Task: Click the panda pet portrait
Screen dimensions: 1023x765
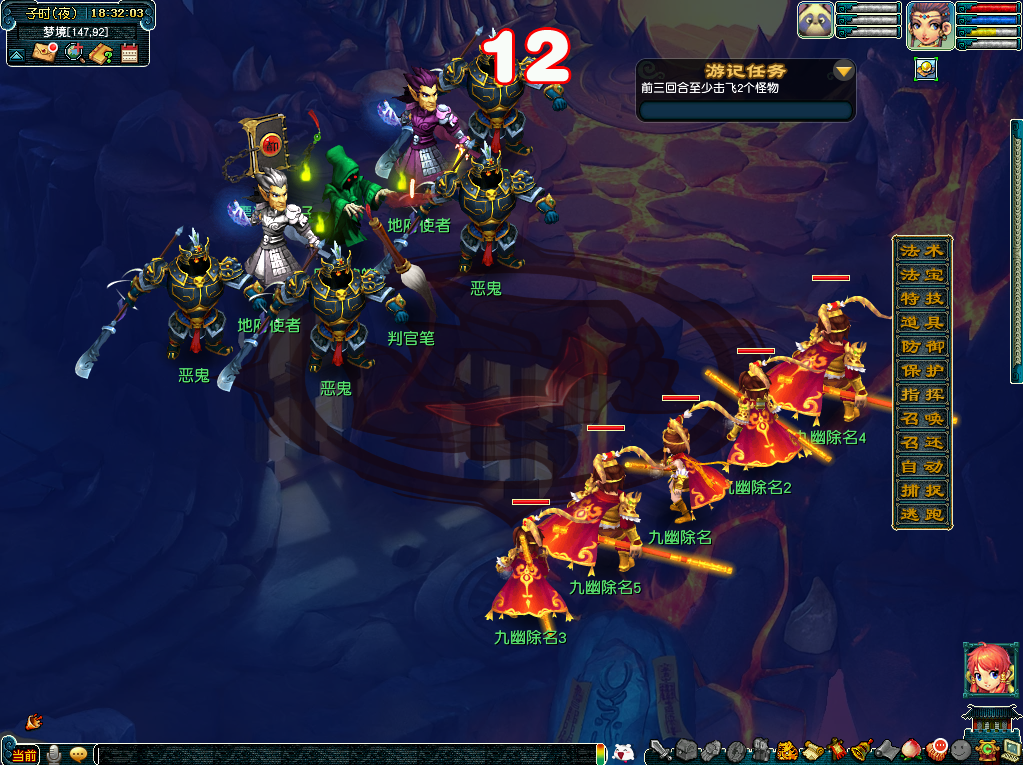Action: click(x=815, y=21)
